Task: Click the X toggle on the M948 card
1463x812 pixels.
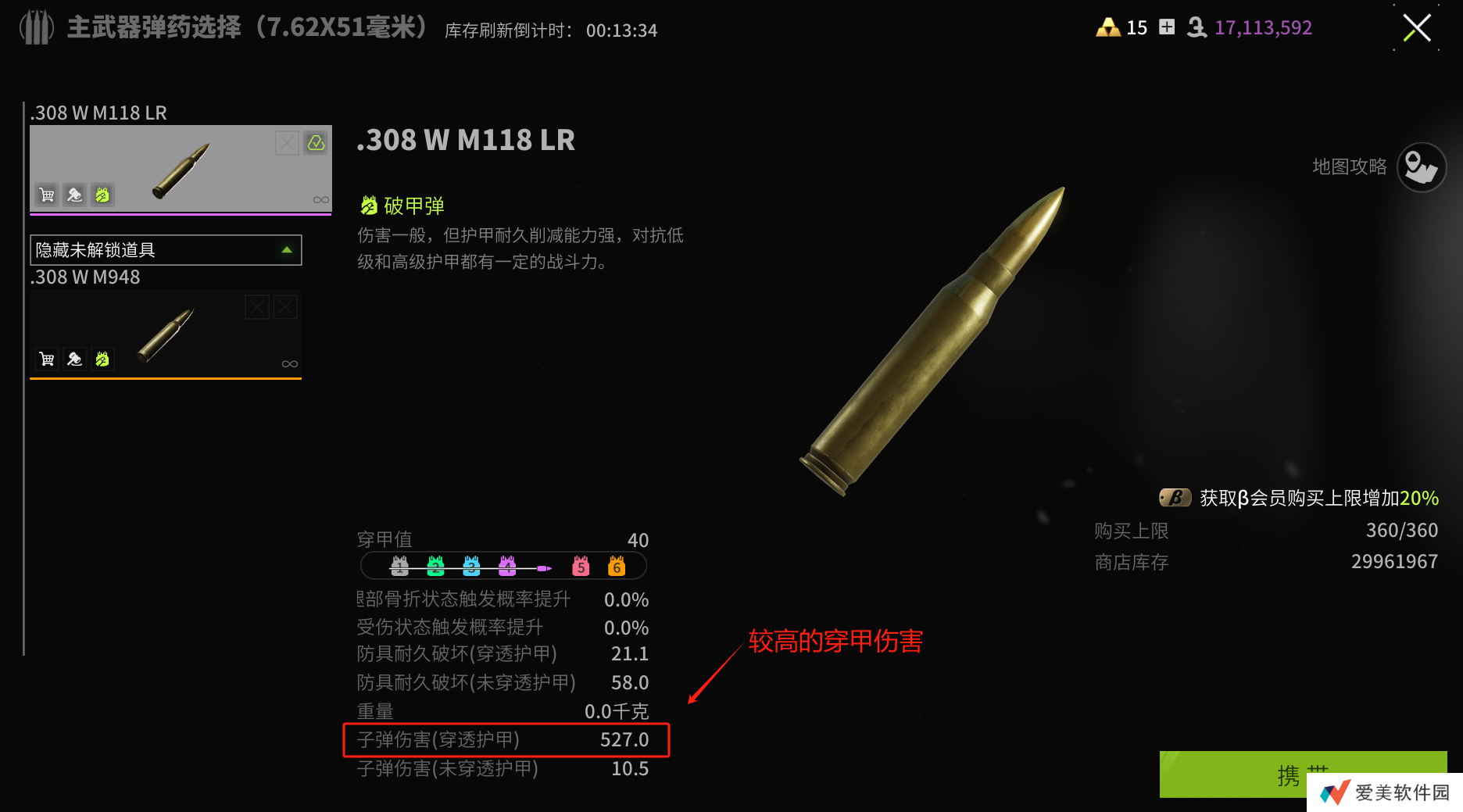Action: [257, 306]
